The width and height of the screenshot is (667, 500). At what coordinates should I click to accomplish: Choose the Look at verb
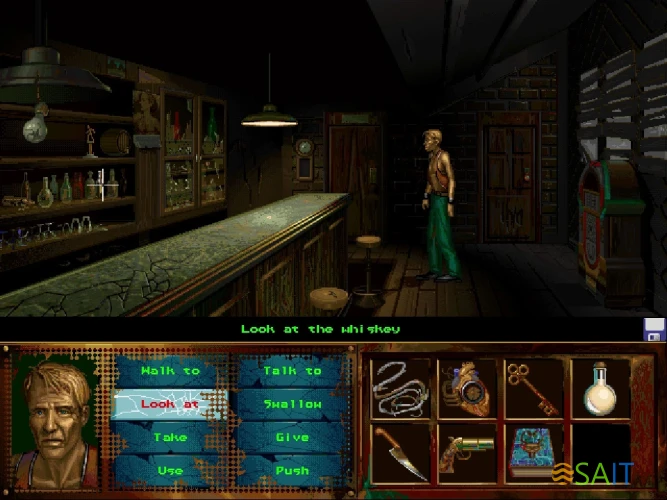170,404
